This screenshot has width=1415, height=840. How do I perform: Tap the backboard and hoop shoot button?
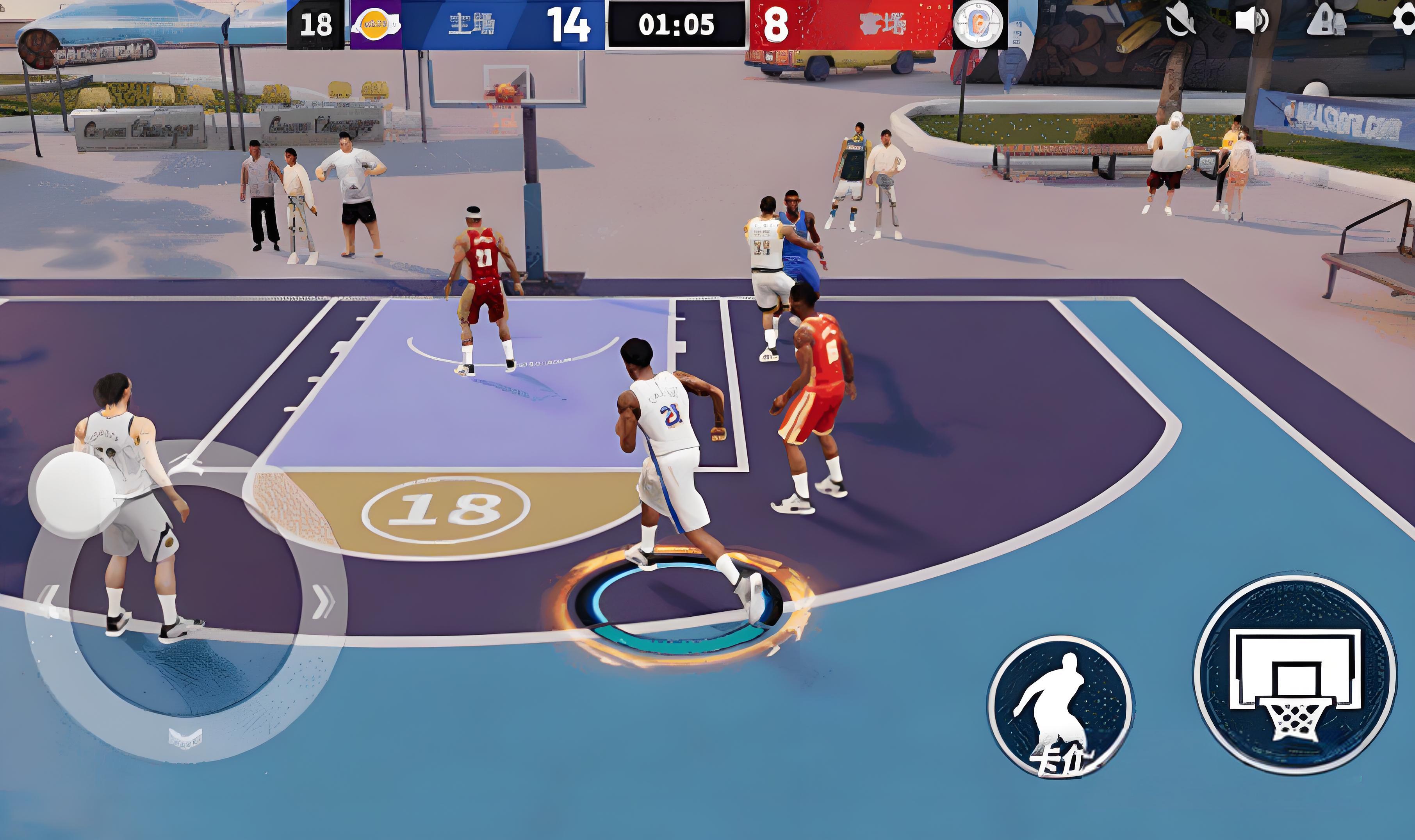(x=1294, y=676)
